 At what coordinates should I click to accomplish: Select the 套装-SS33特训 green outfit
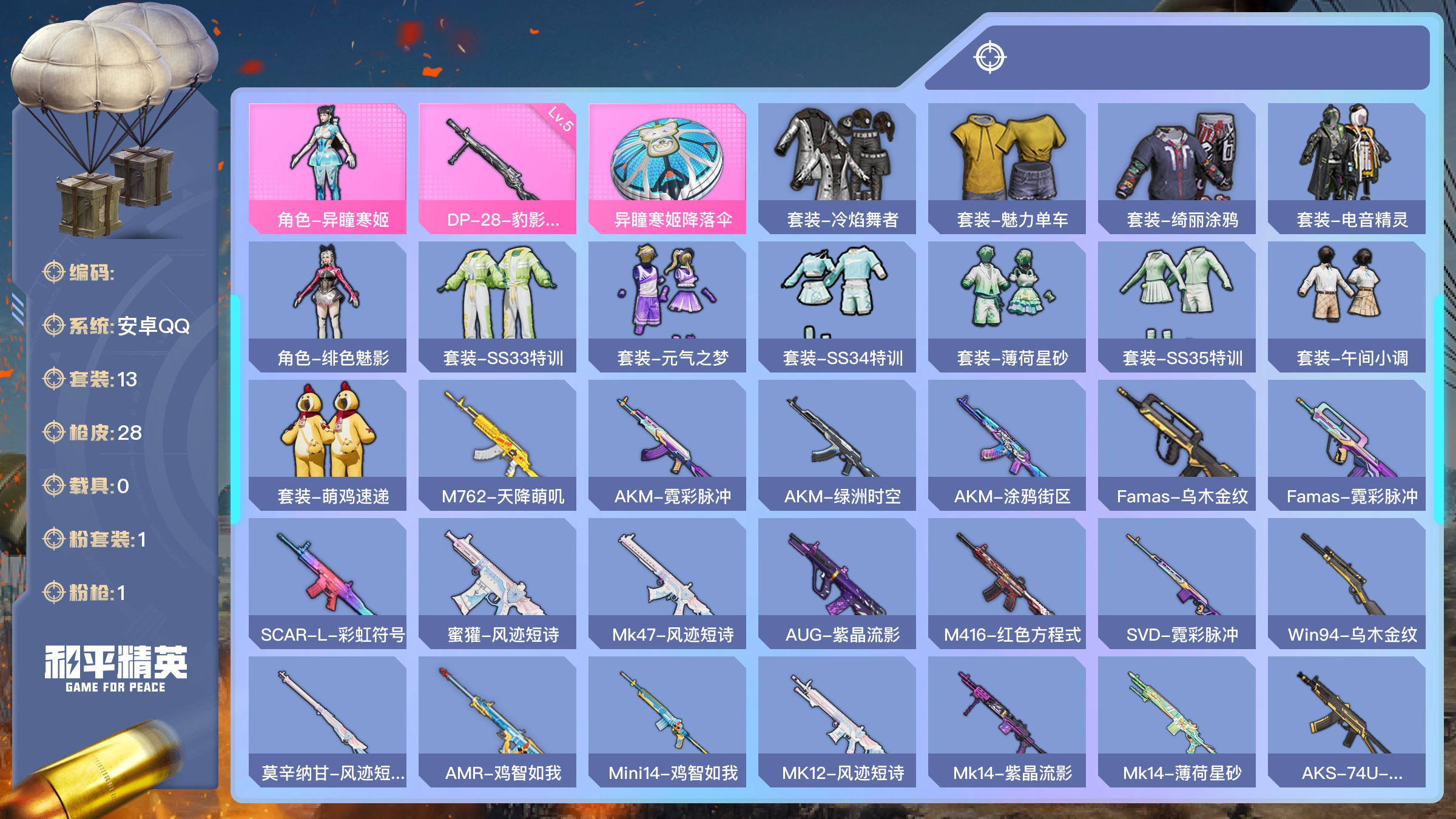tap(497, 306)
